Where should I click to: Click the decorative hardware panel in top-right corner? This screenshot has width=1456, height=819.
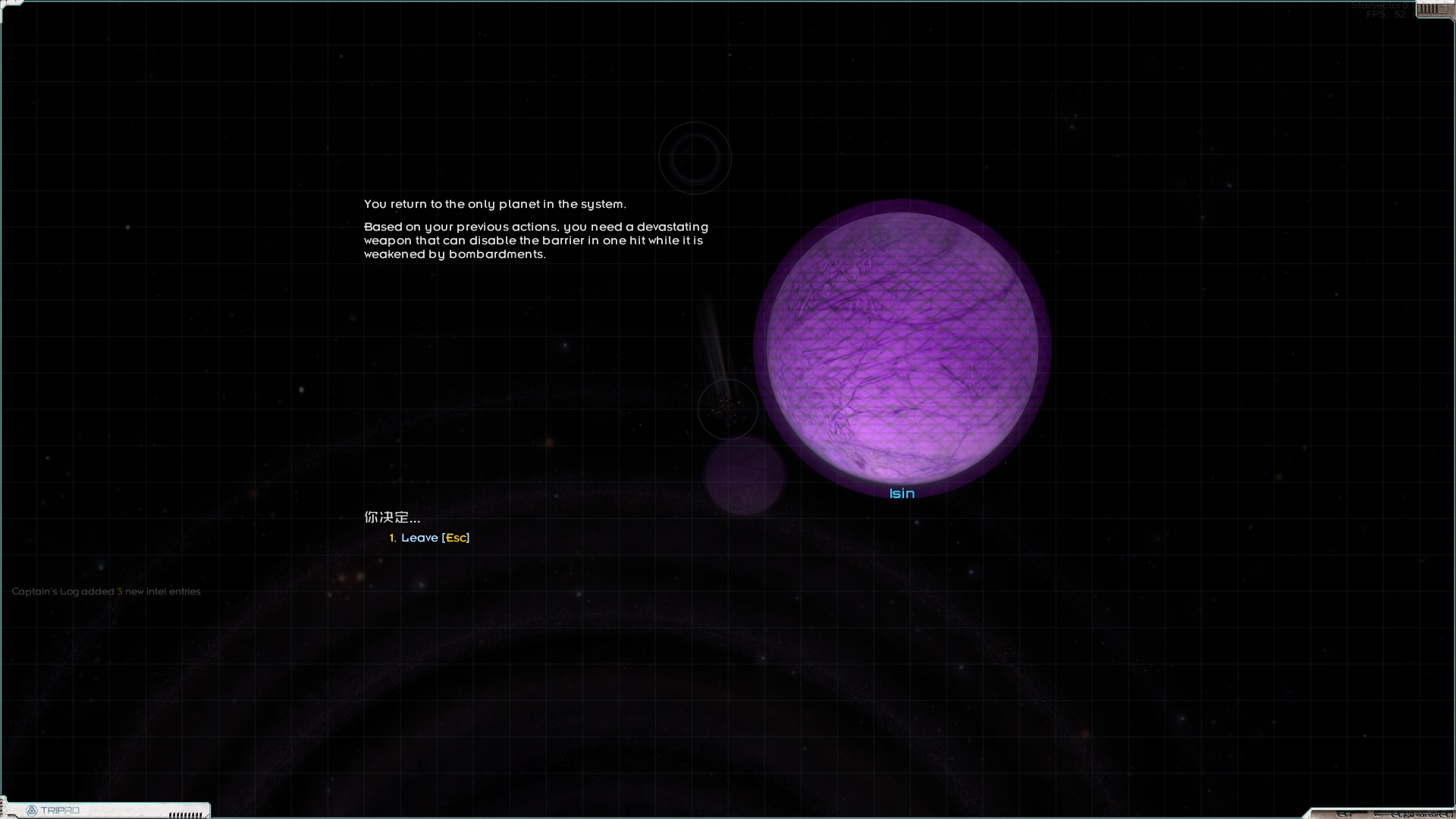point(1433,9)
